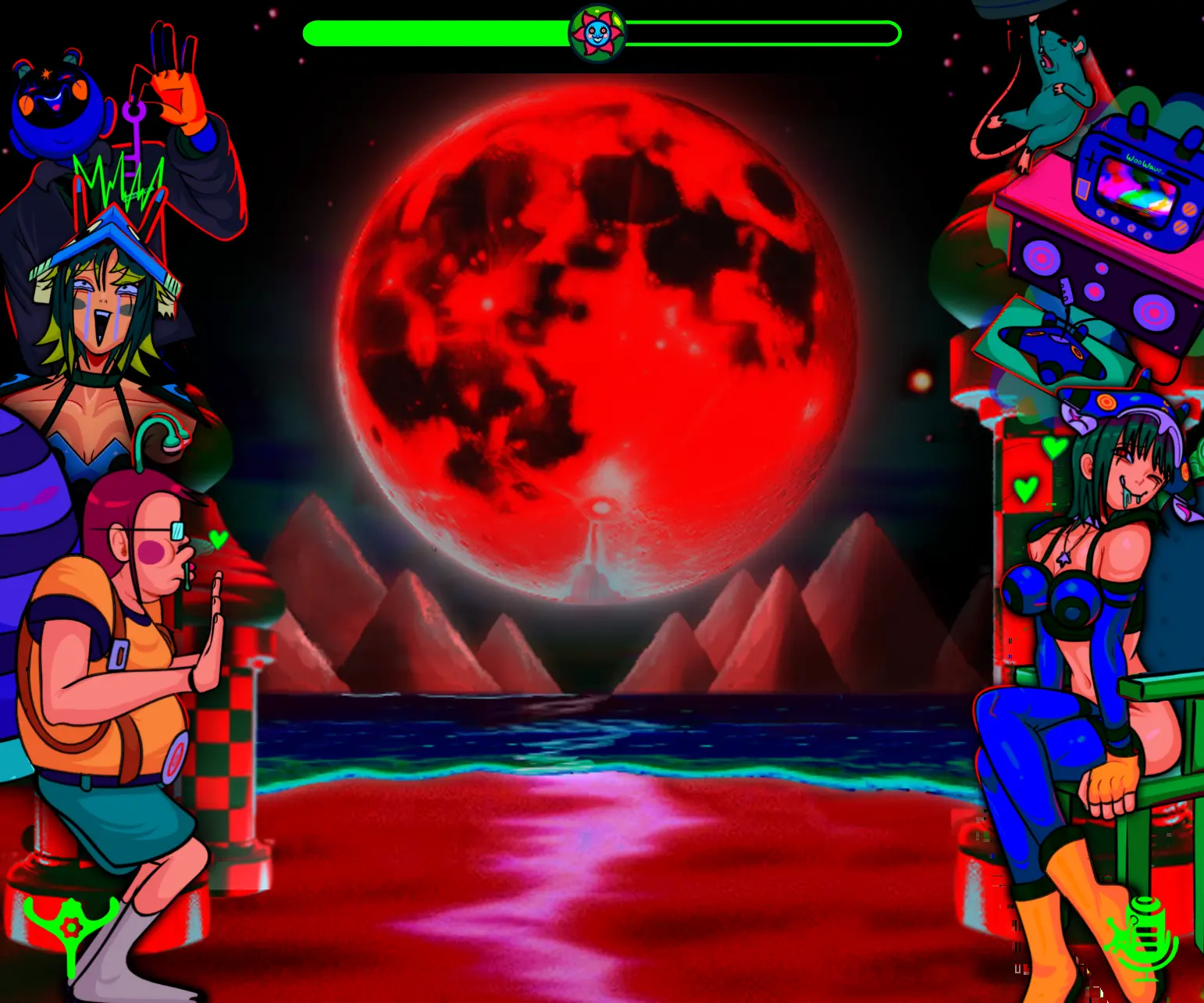Toggle the green microphone icon

click(1145, 937)
